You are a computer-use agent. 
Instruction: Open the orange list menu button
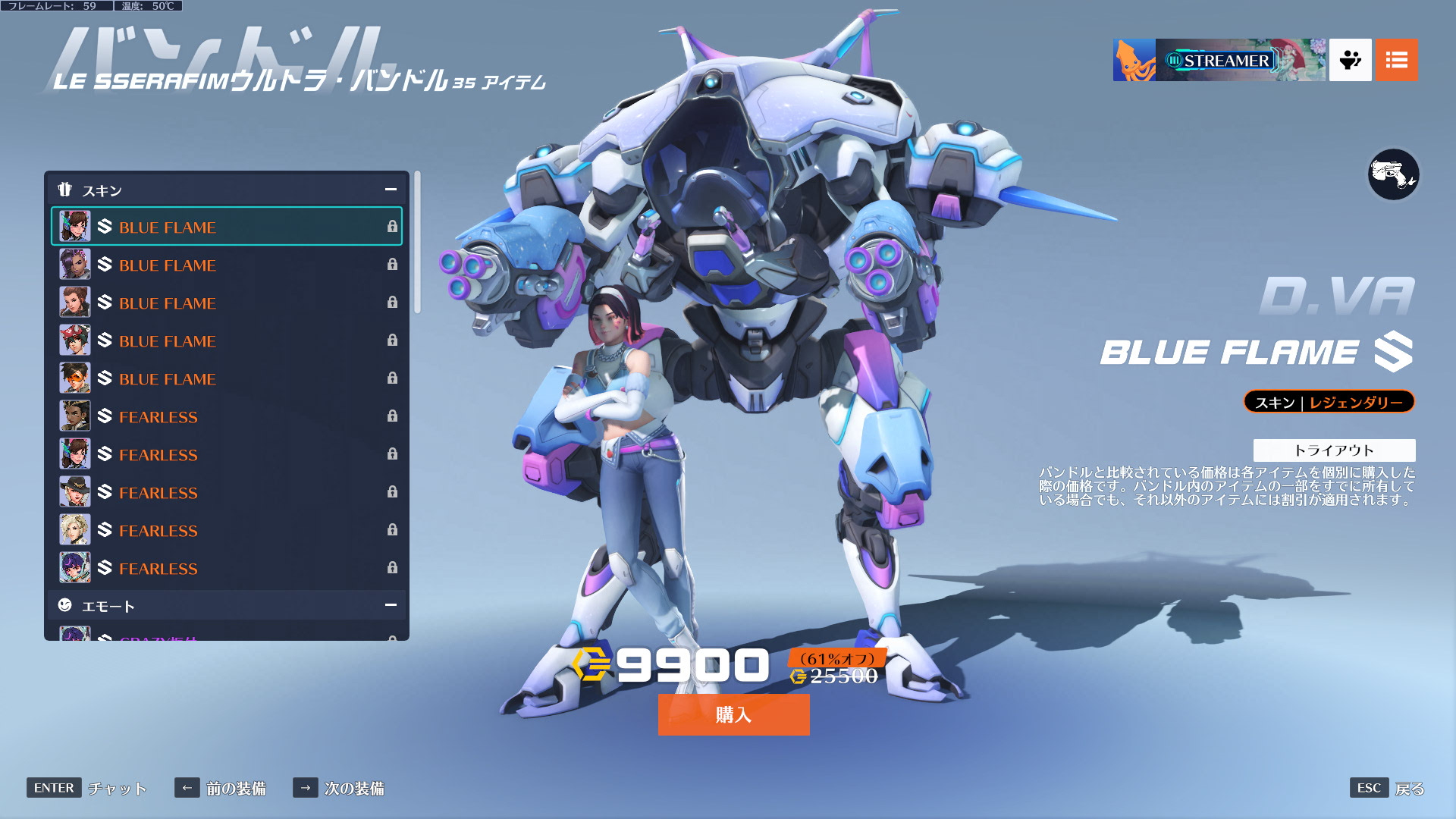(x=1396, y=60)
